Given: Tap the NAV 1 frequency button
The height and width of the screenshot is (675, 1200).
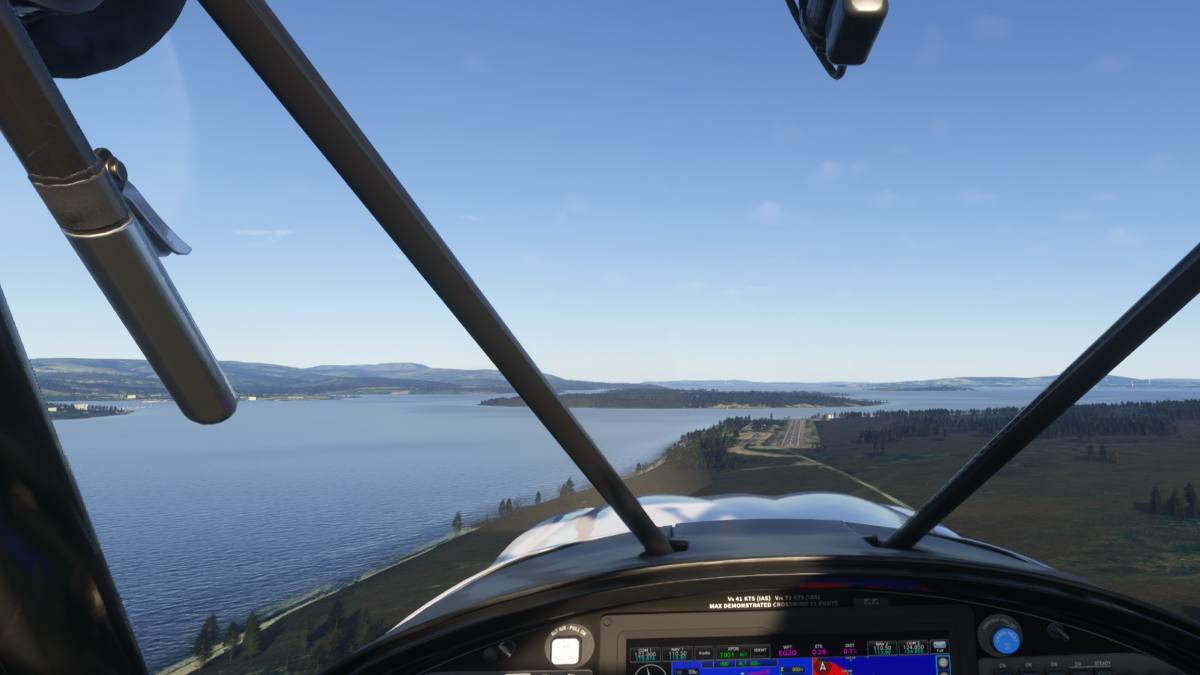Looking at the screenshot, I should click(x=676, y=652).
